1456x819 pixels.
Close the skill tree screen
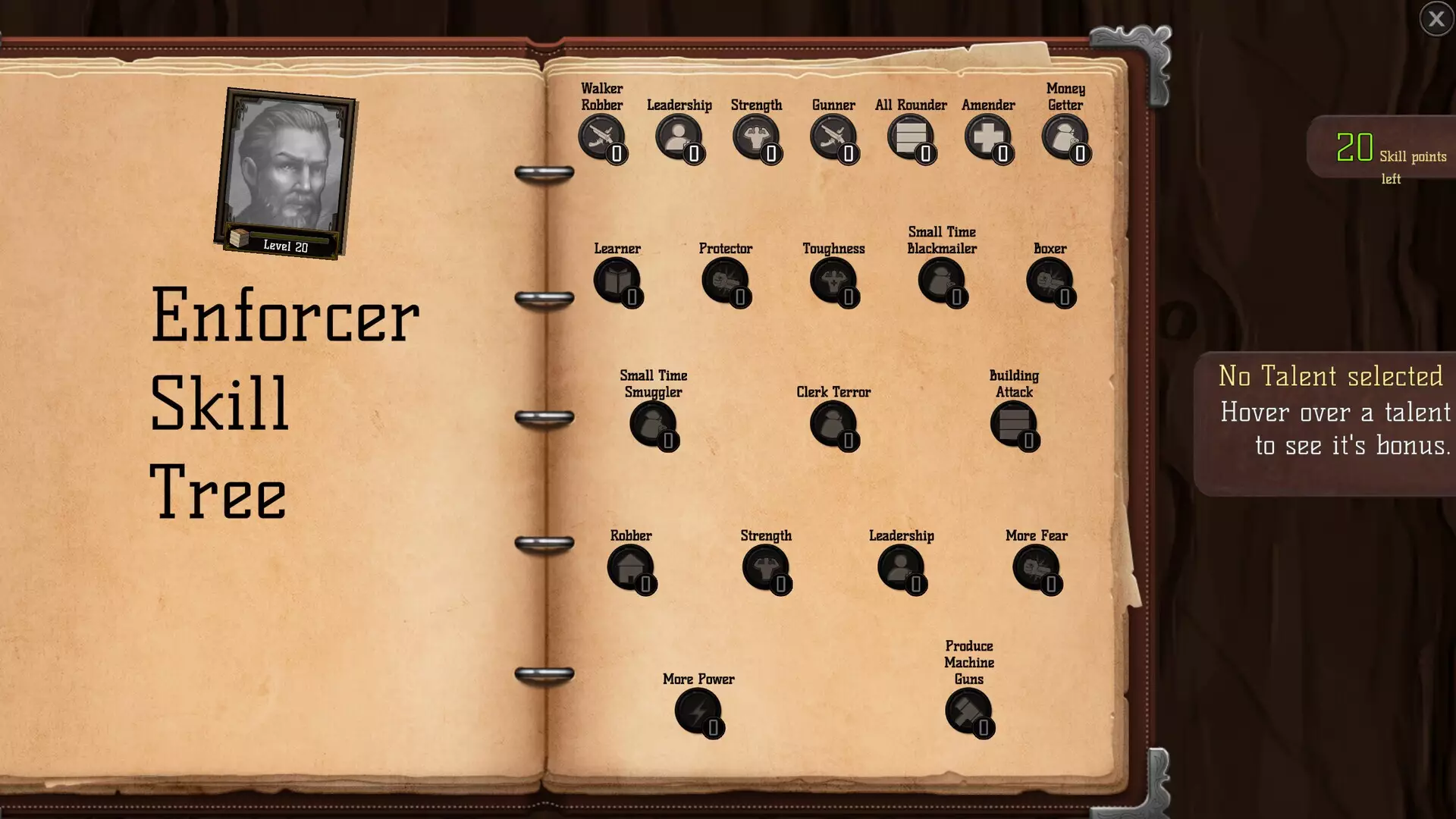(1436, 18)
